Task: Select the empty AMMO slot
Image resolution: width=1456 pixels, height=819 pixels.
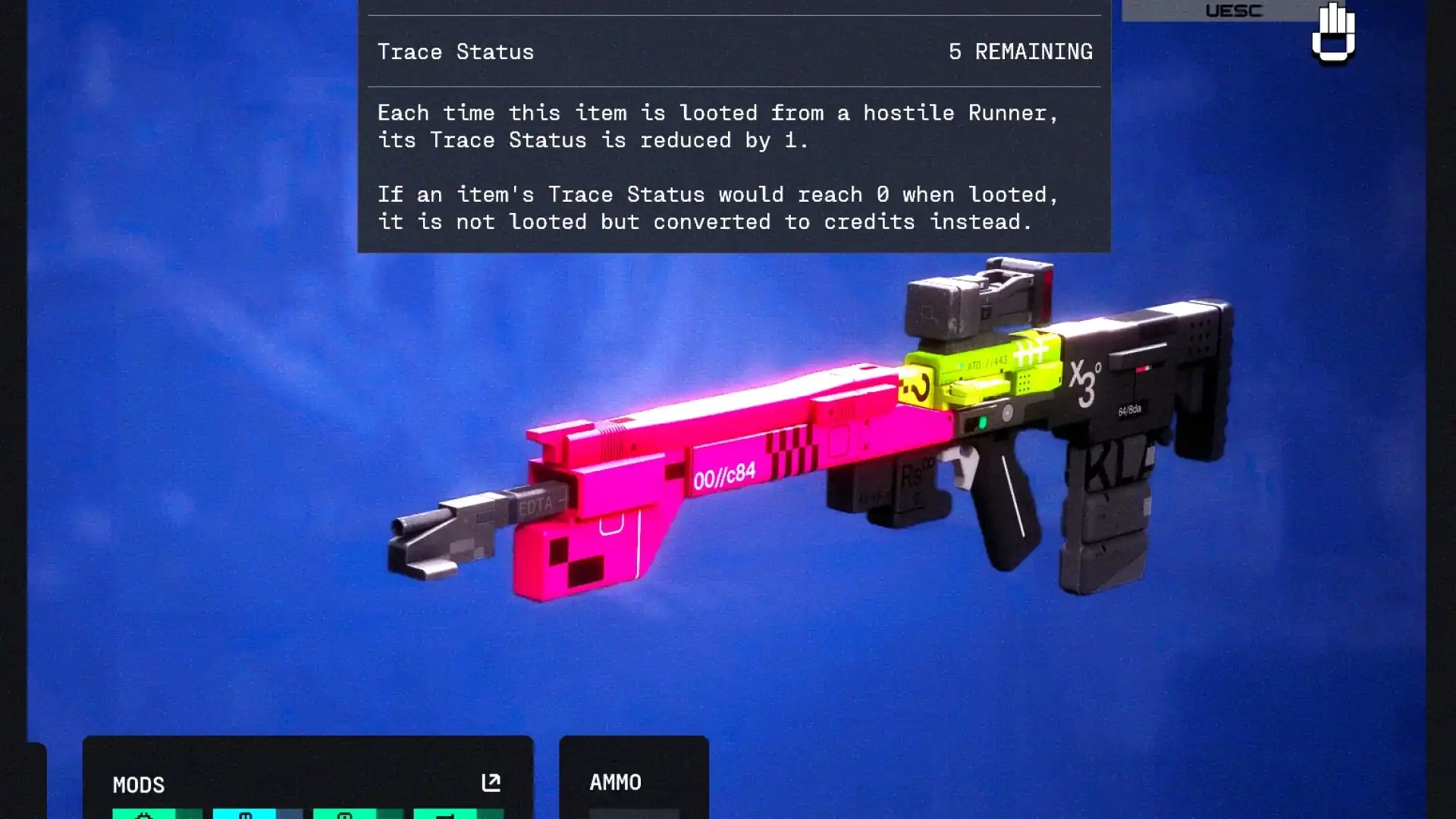Action: [x=634, y=813]
